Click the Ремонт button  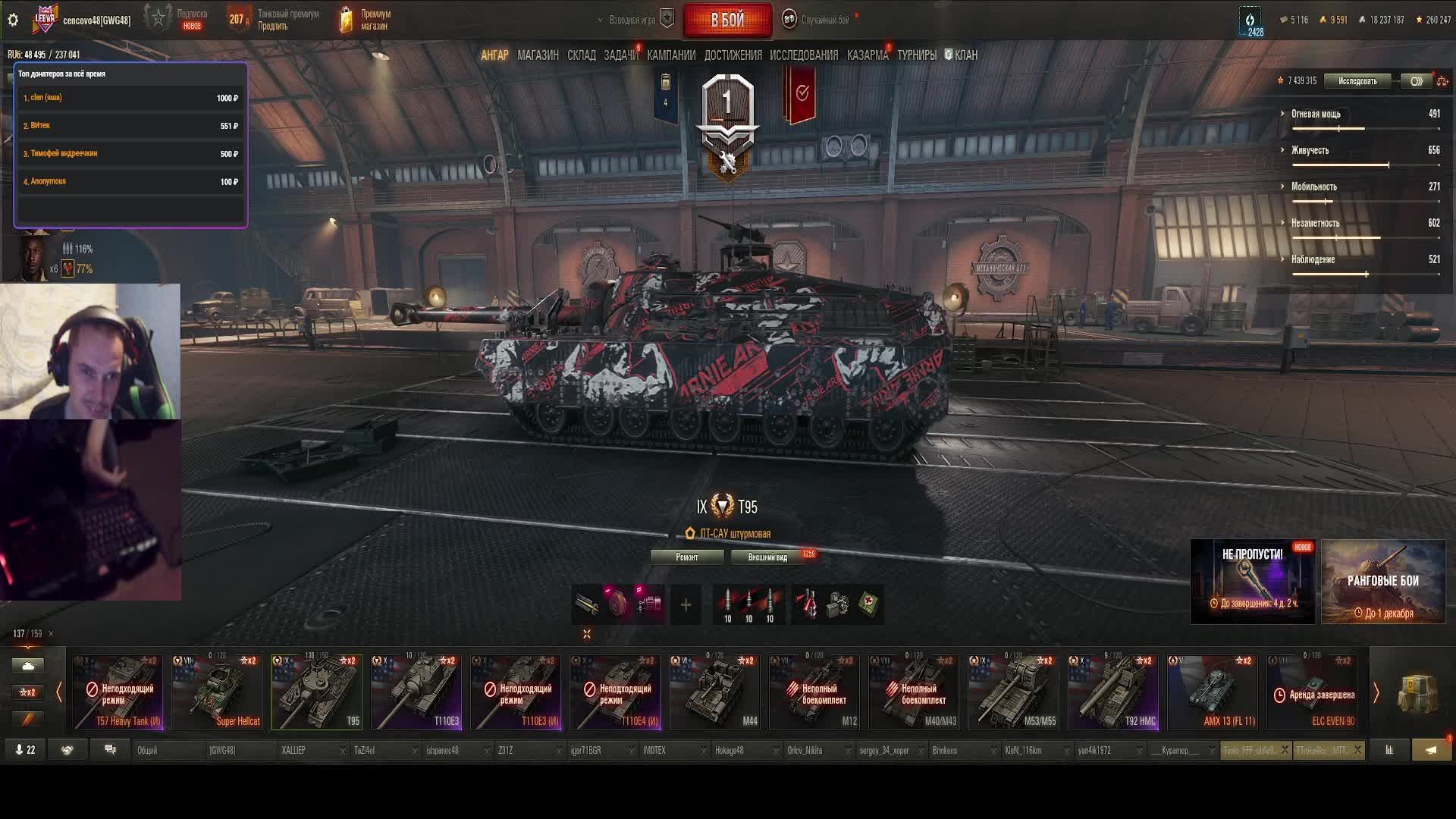pyautogui.click(x=686, y=557)
